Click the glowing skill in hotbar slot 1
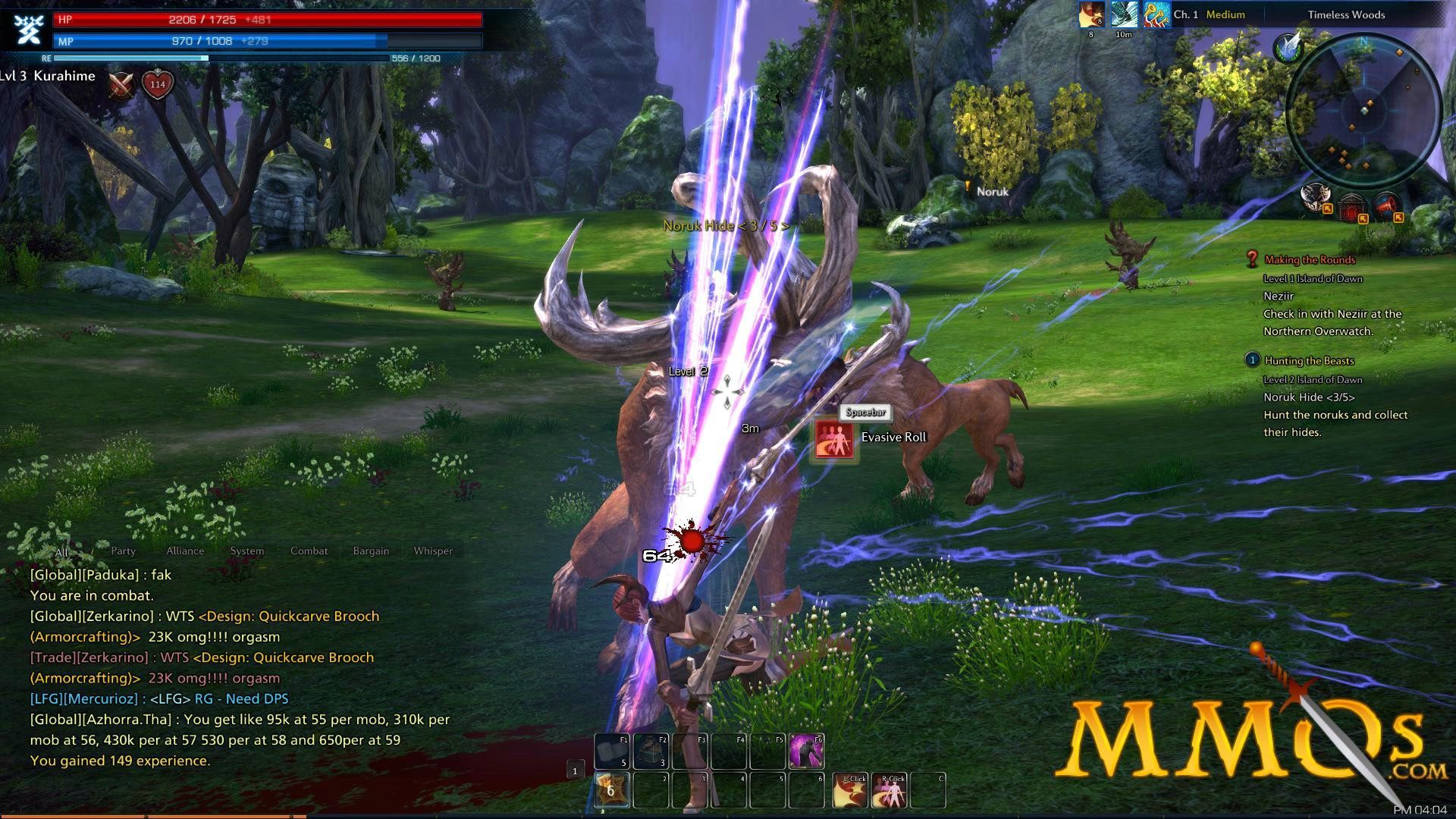 (610, 791)
